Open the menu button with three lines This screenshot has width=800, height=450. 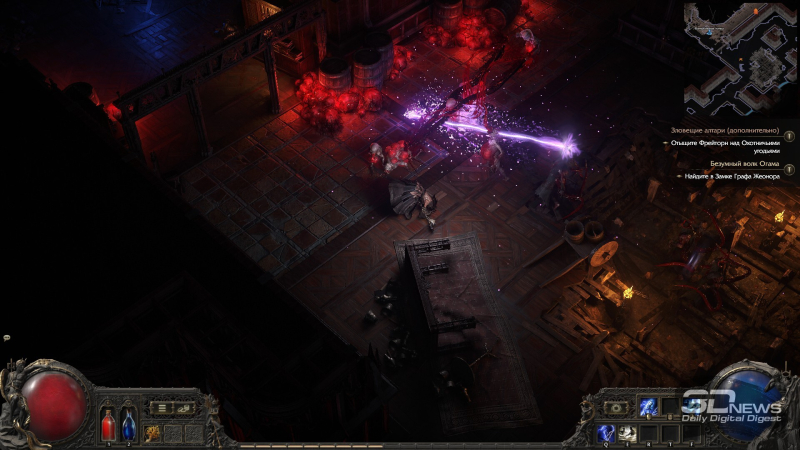click(159, 407)
